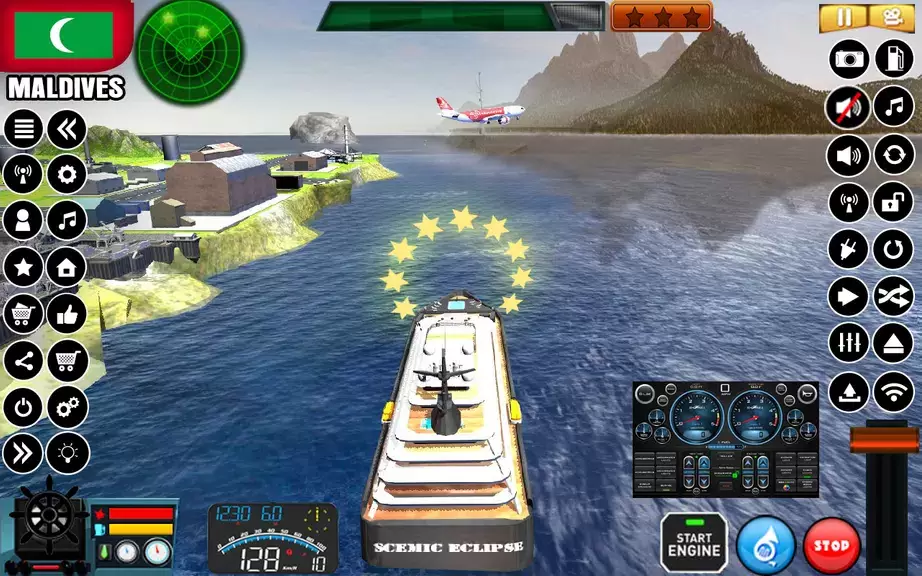Viewport: 922px width, 576px height.
Task: Click the START ENGINE button
Action: point(694,544)
